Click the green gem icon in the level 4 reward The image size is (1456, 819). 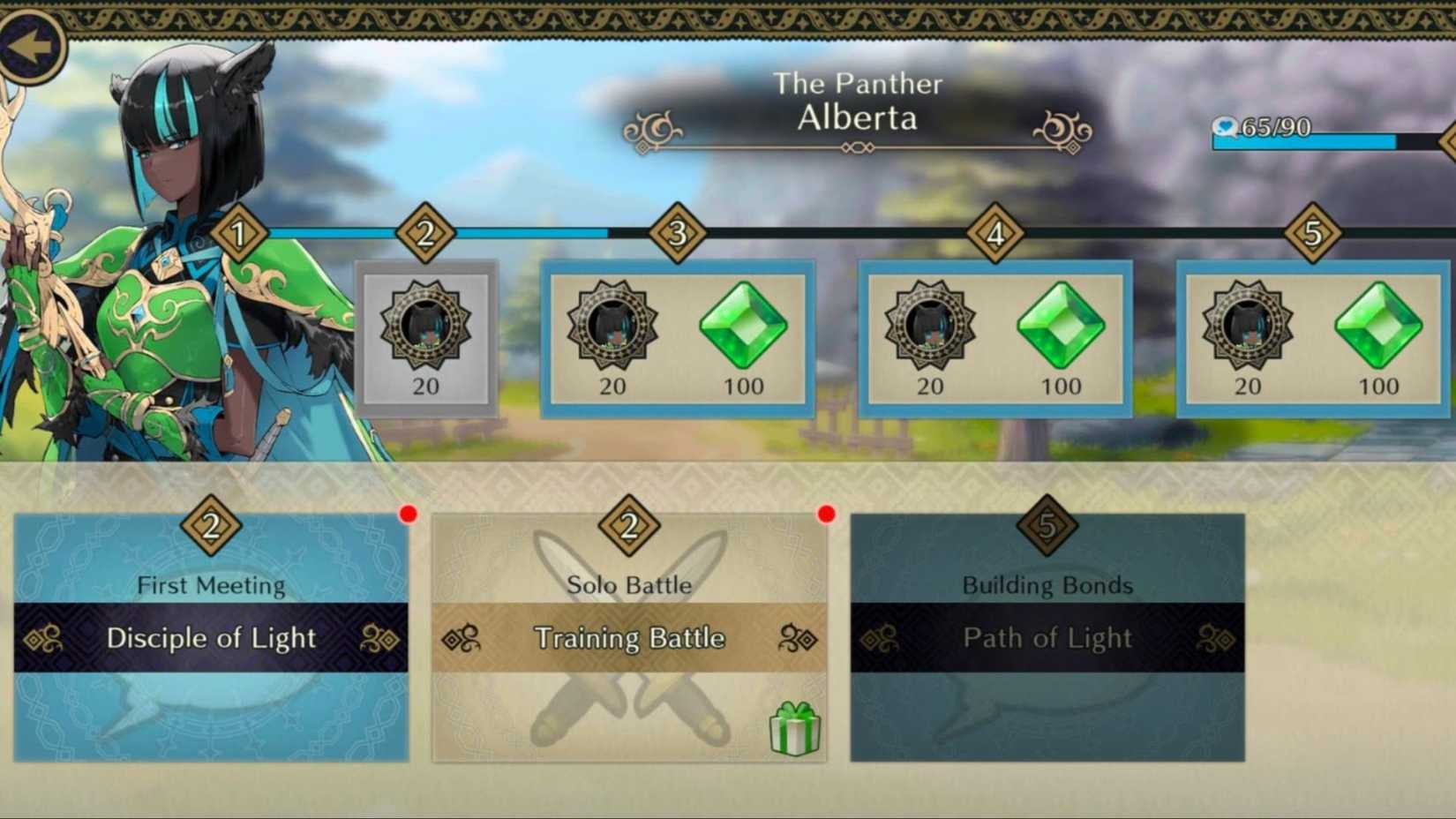[1062, 327]
